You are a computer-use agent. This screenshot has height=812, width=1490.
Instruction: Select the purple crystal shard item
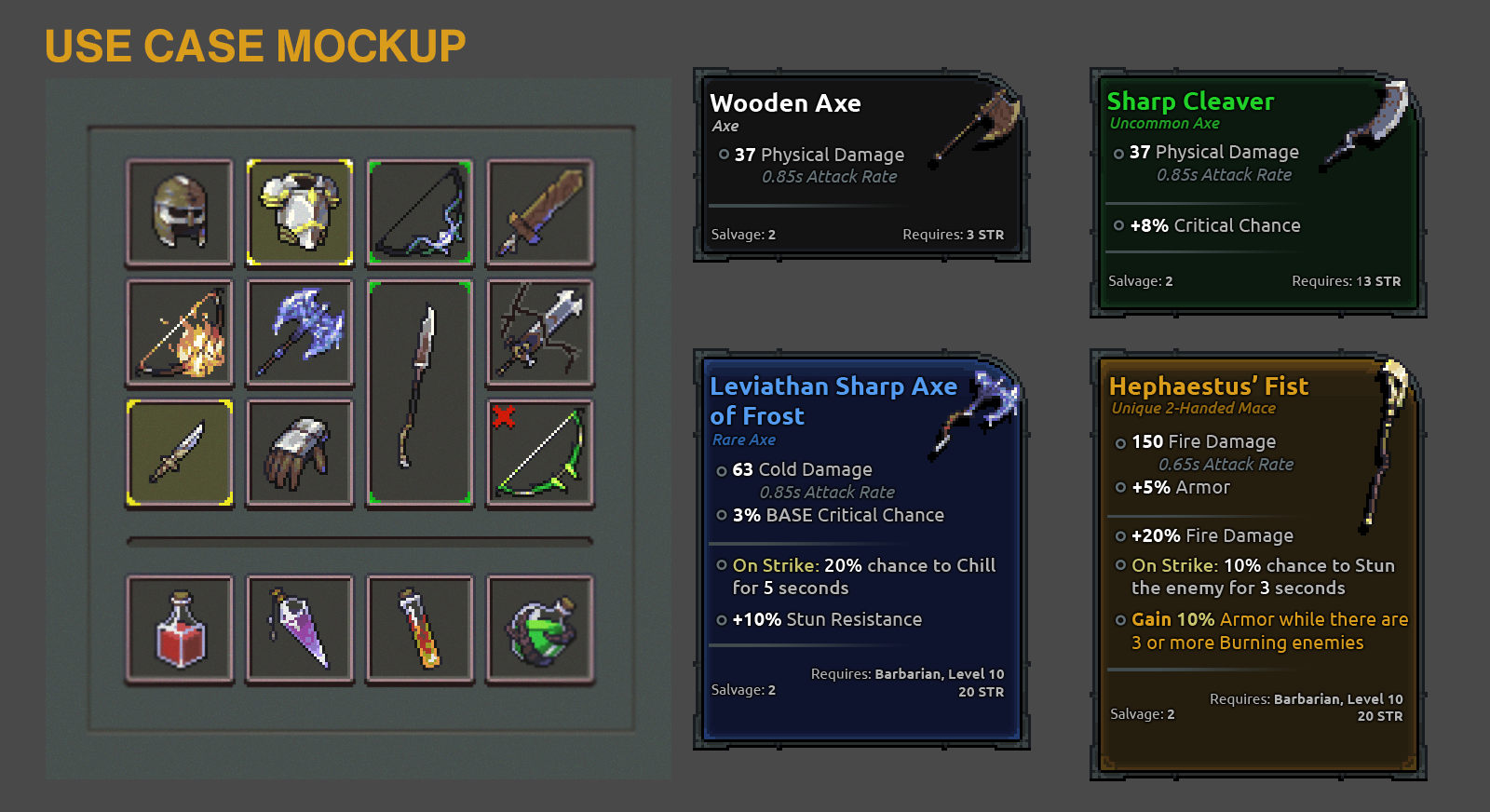pyautogui.click(x=300, y=629)
